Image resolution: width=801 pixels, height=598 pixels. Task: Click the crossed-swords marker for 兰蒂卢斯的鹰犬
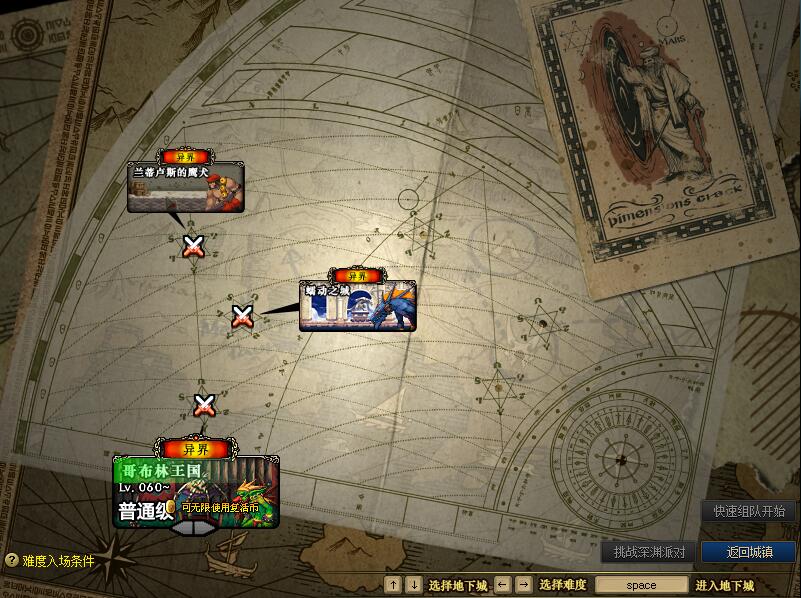pyautogui.click(x=194, y=245)
